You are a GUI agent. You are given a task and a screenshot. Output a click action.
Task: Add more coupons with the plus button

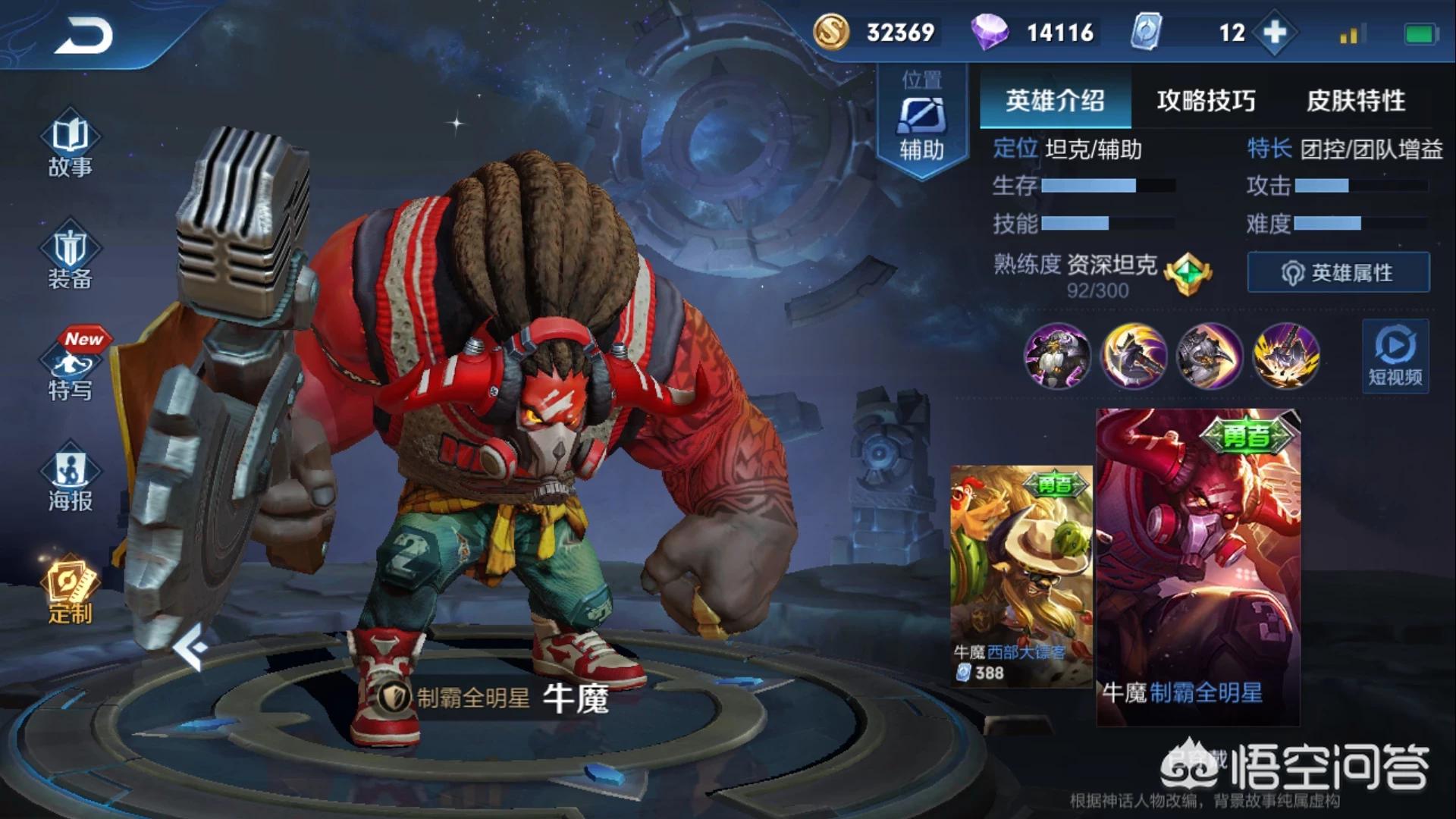[x=1275, y=33]
